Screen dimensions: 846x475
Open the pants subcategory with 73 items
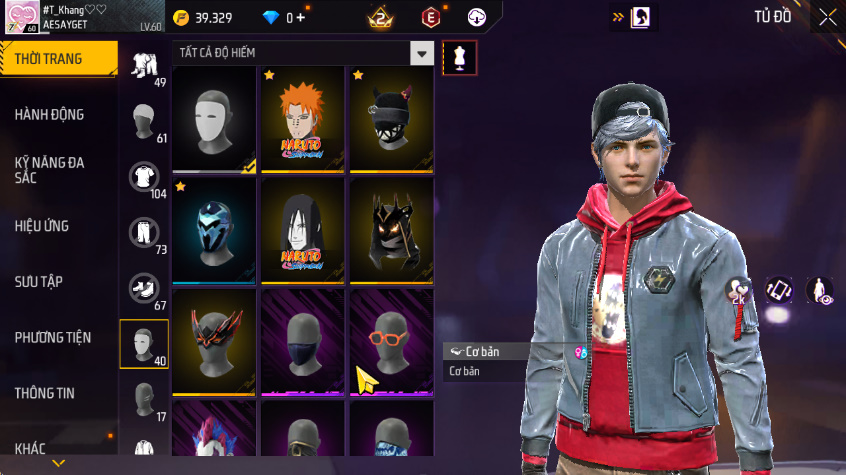[x=145, y=233]
